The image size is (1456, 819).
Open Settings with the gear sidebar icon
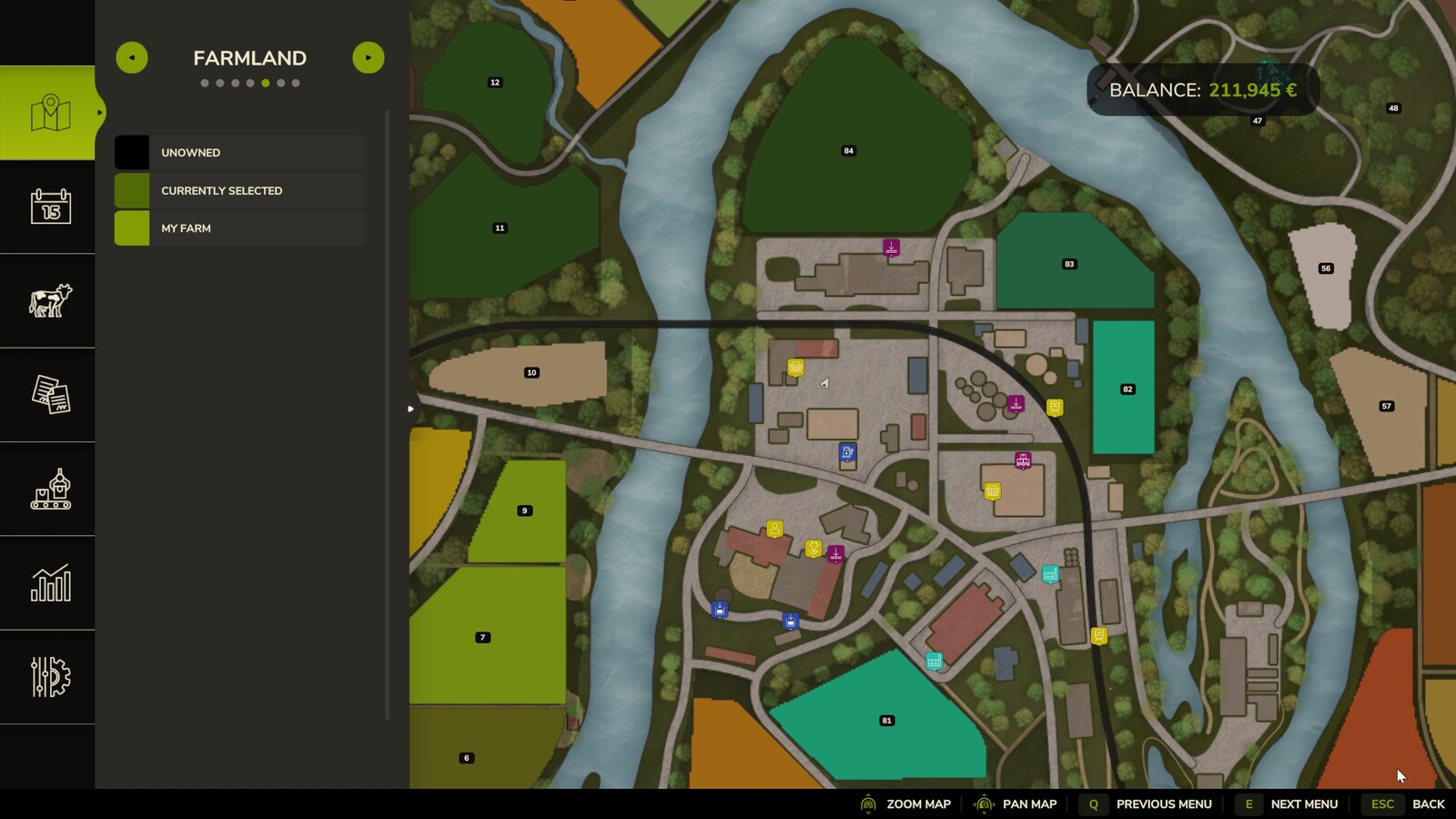click(x=50, y=675)
